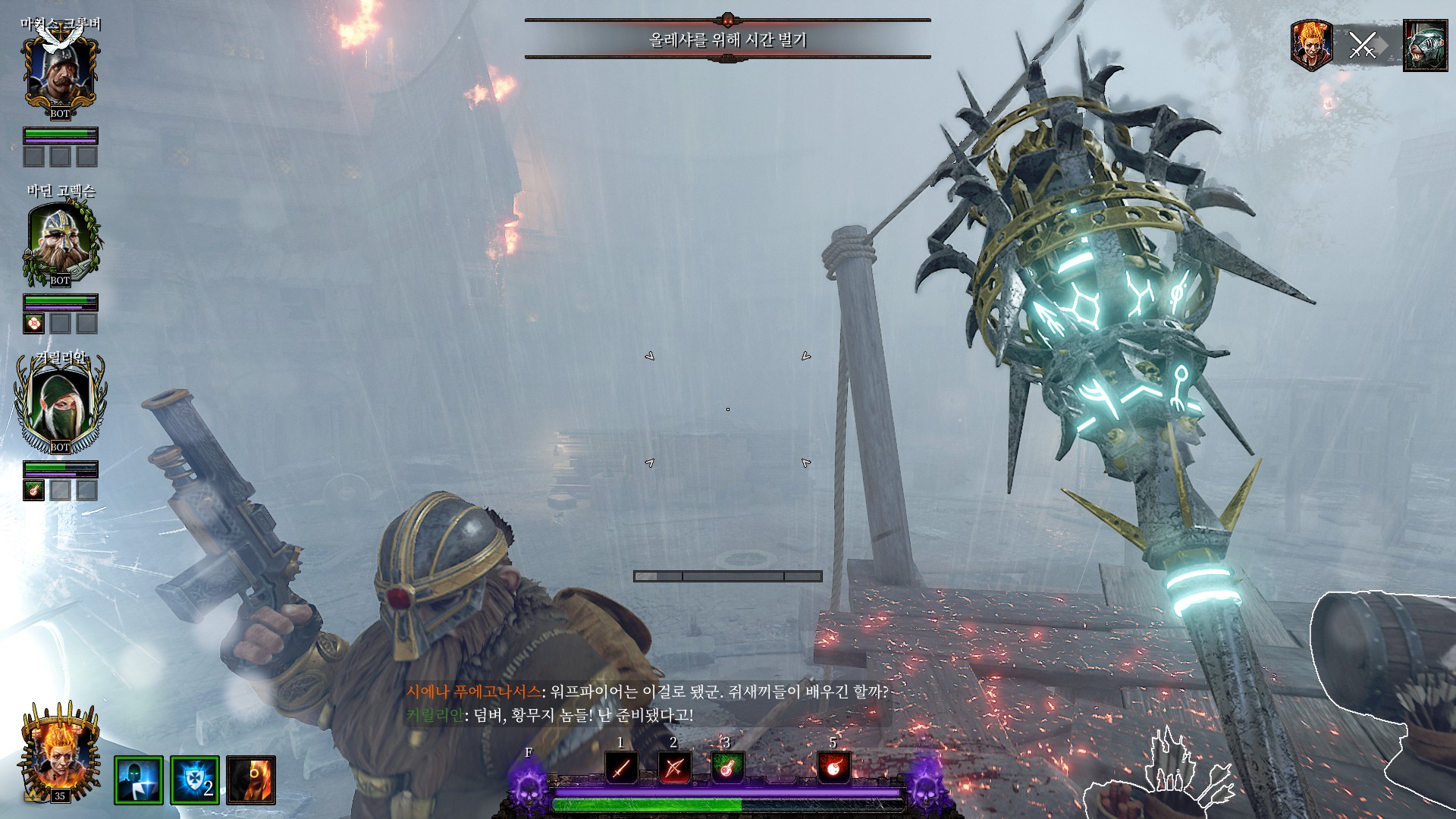
Task: Click Bardin's healing item slot icon
Action: [x=34, y=324]
